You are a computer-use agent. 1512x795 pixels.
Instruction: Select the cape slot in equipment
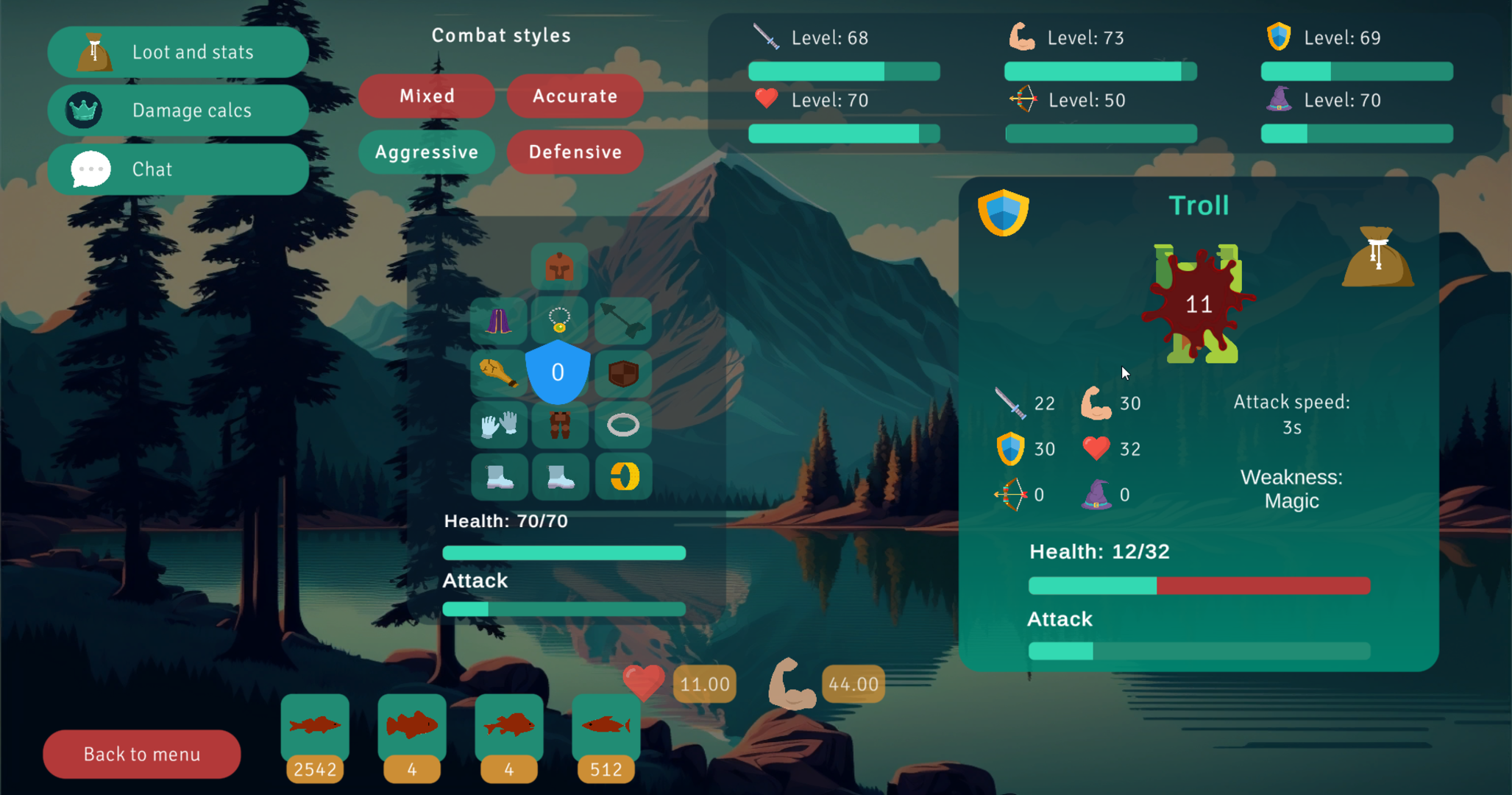pyautogui.click(x=499, y=319)
